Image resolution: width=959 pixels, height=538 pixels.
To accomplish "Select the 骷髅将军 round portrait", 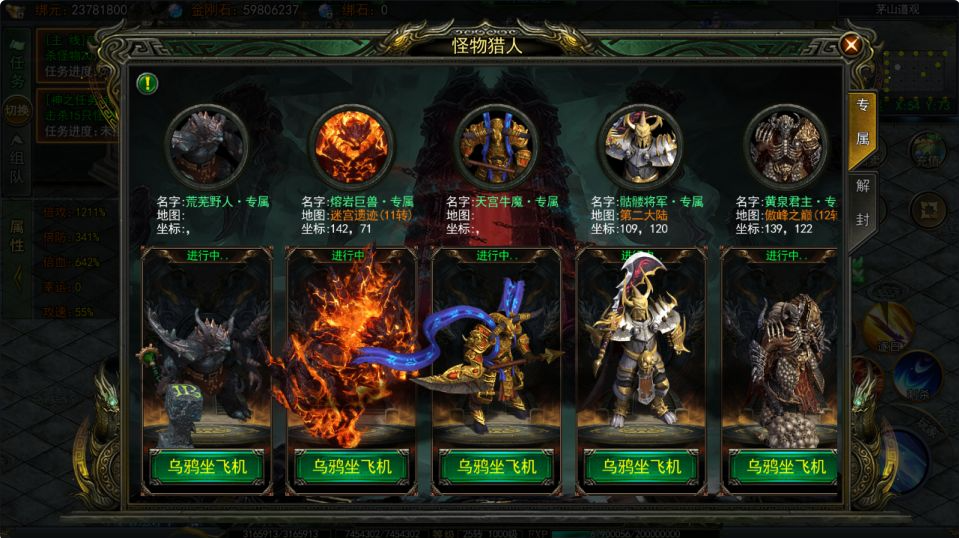I will [x=641, y=144].
